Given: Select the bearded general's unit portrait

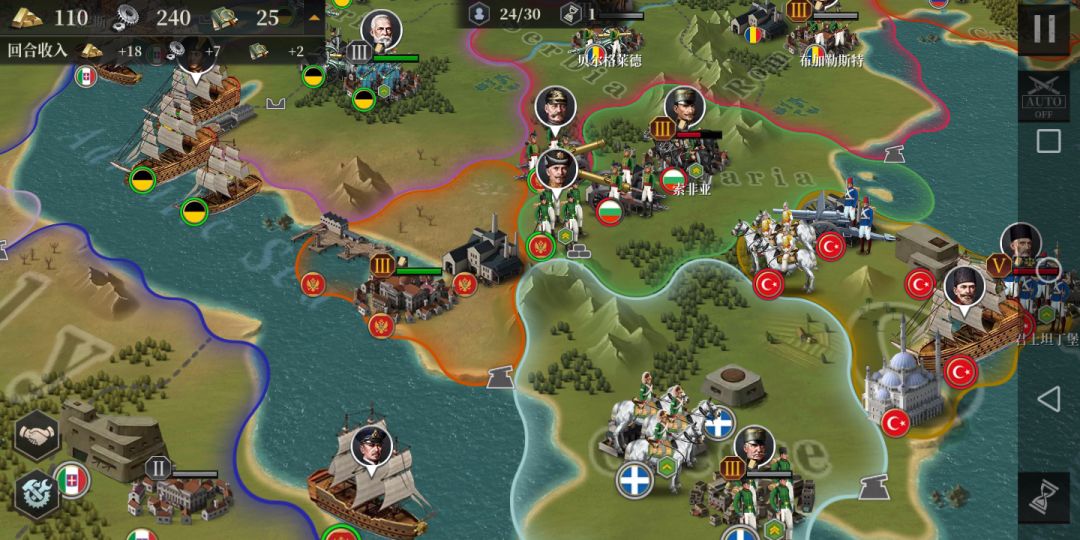Looking at the screenshot, I should pos(380,31).
